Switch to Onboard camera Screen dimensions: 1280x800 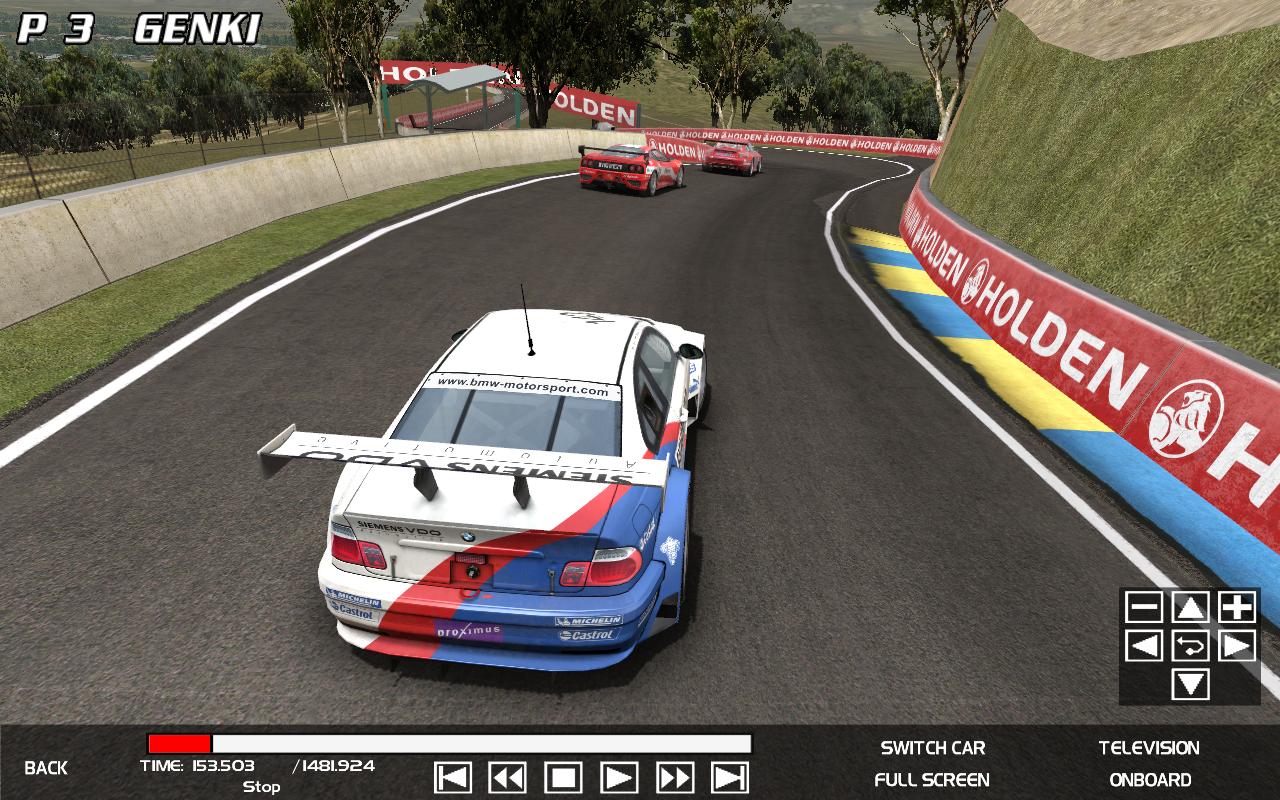(x=1150, y=780)
